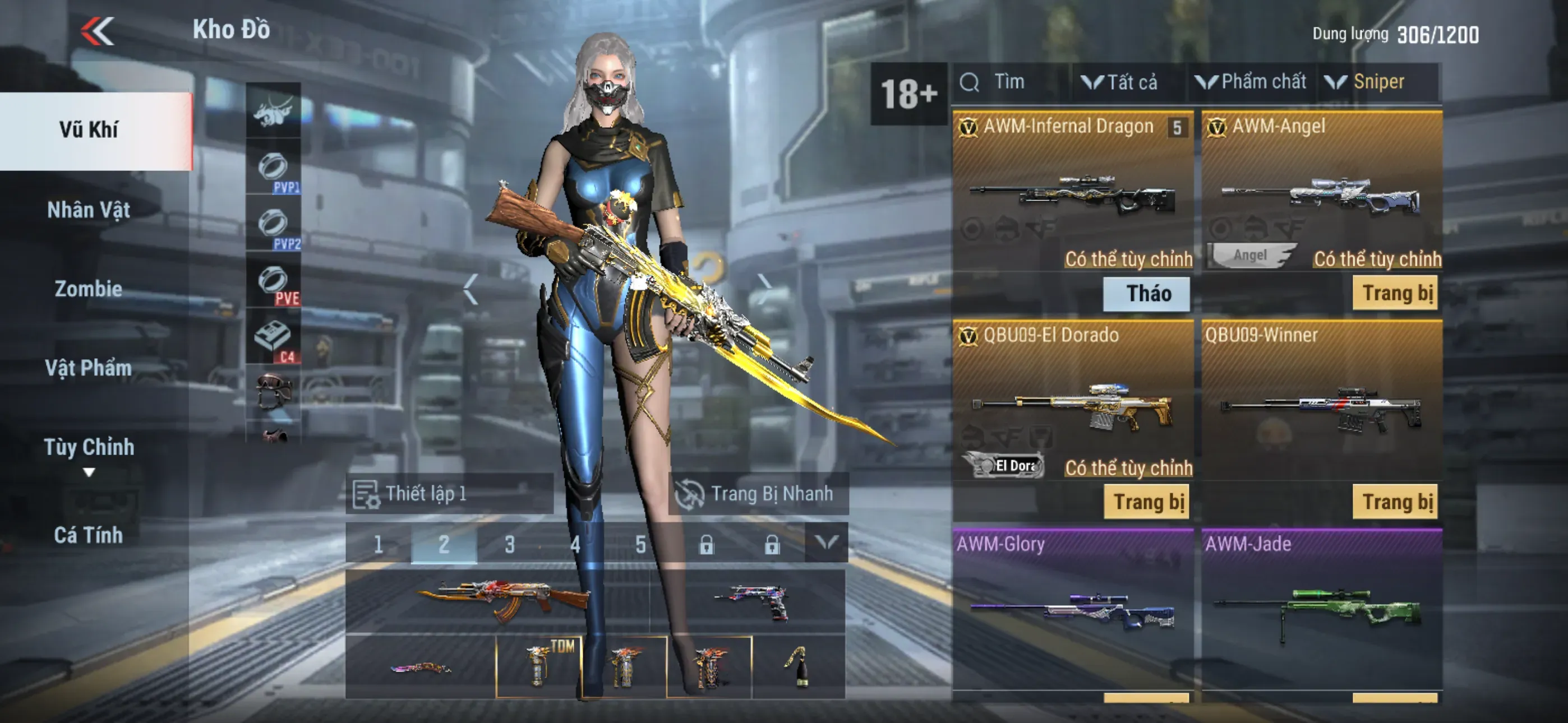Select the AWM-Glory weapon card
Screen dimensions: 1568x723
(x=1072, y=609)
